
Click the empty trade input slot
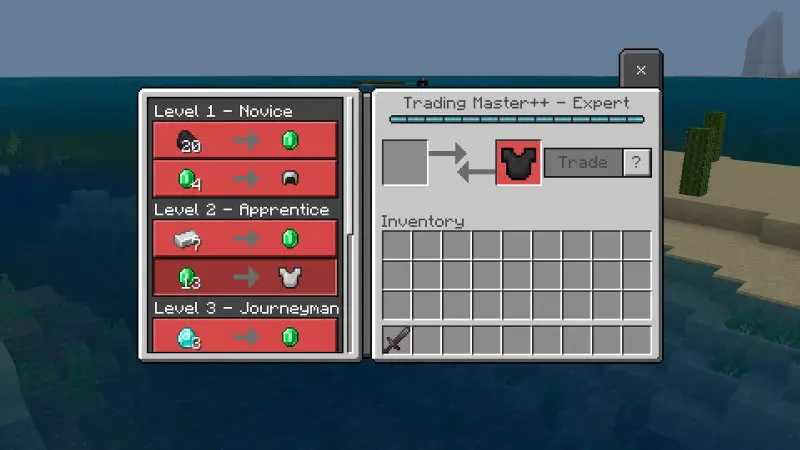405,162
